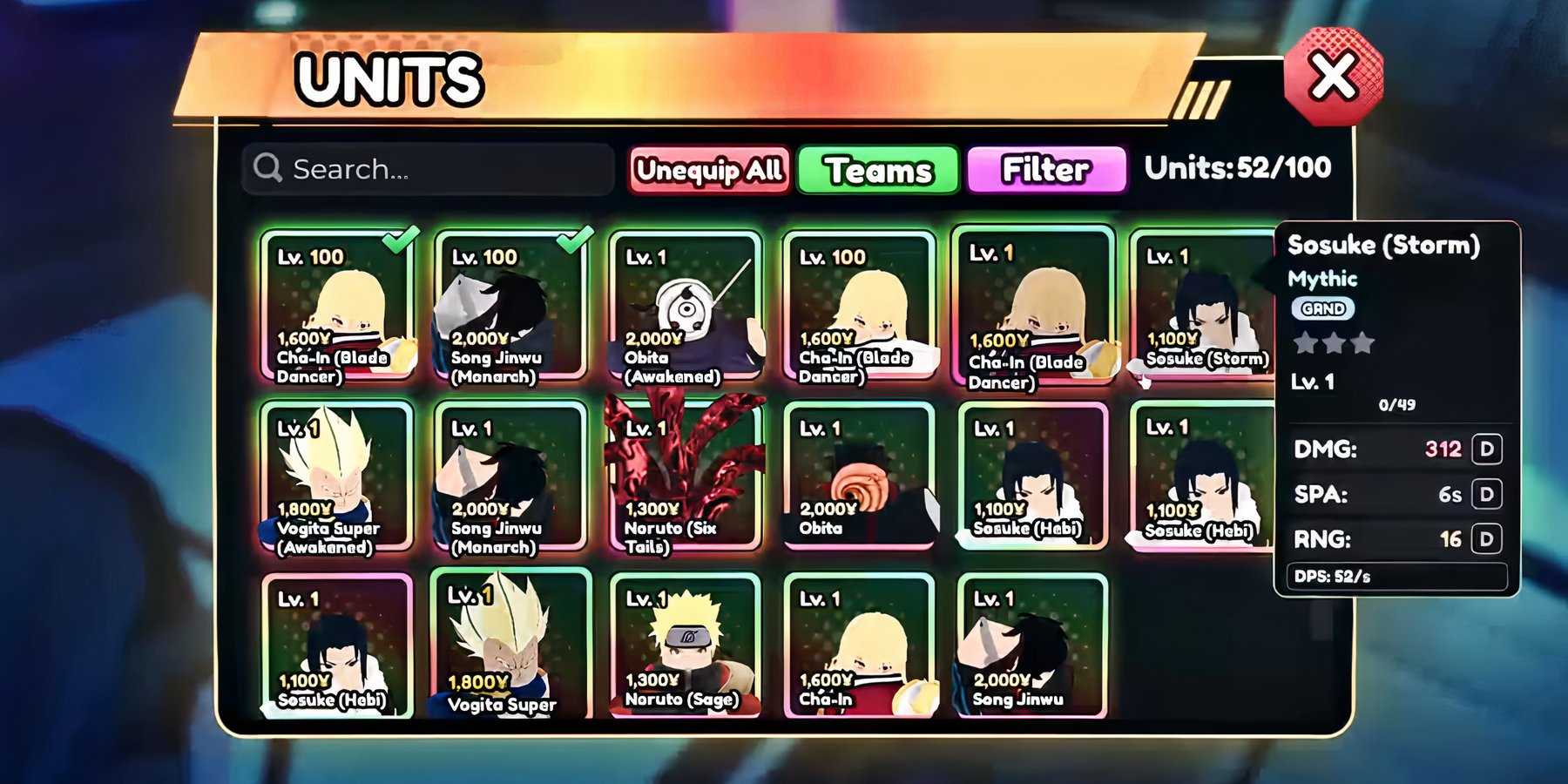Click the UNITS header tab
The image size is (1568, 784).
(386, 80)
